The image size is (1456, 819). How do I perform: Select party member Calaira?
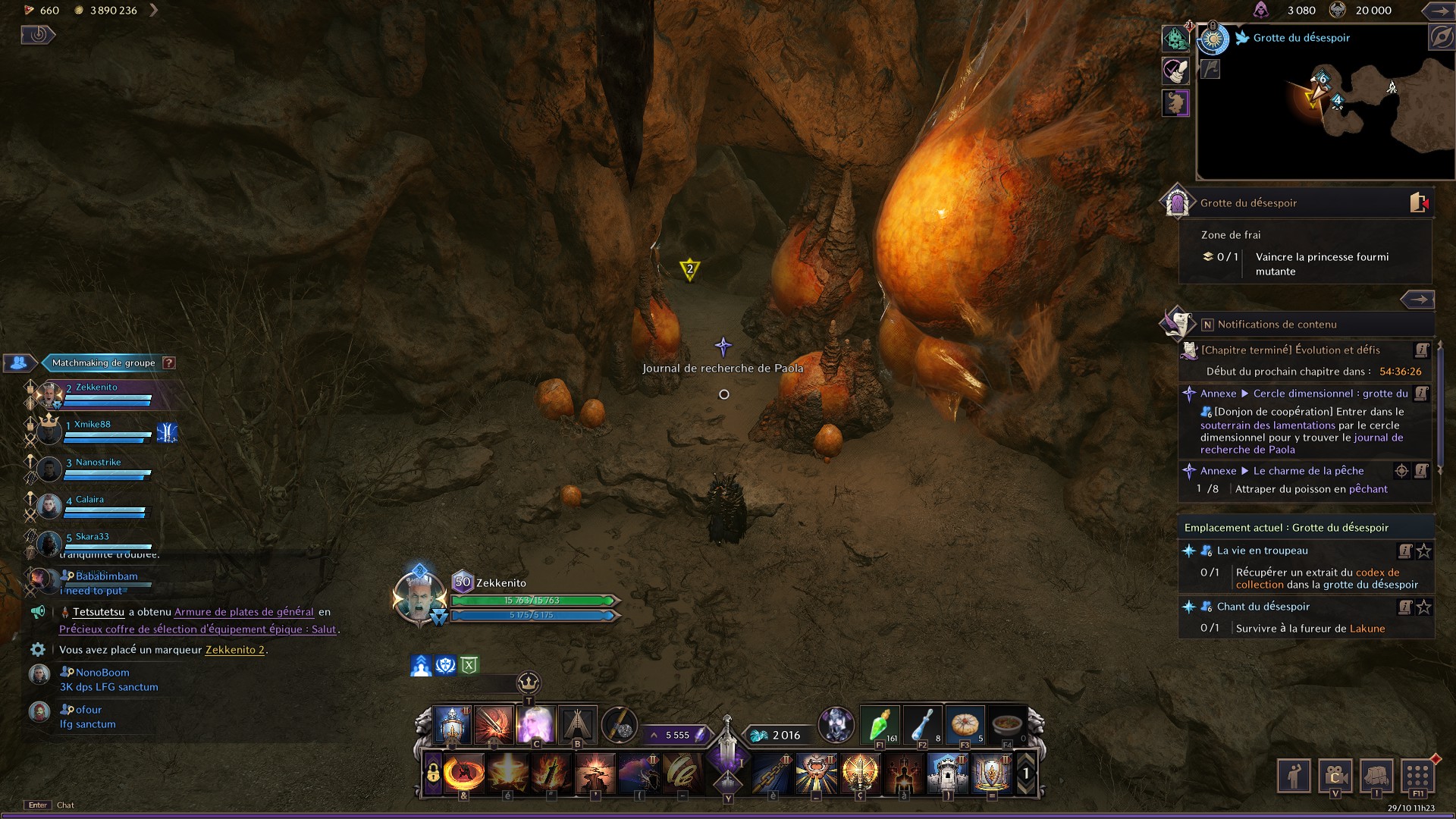point(89,500)
